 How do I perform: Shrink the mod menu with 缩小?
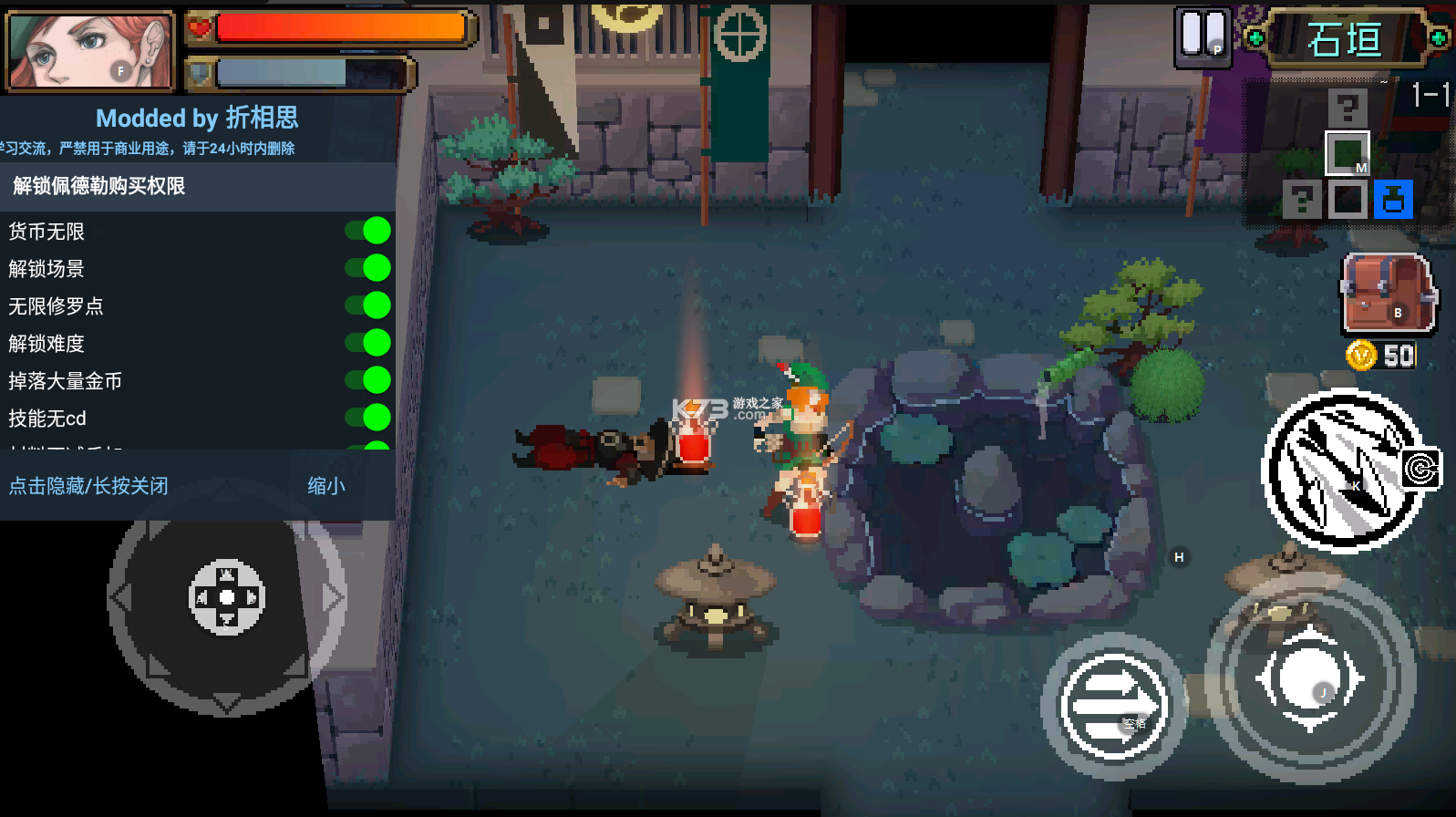click(x=325, y=486)
